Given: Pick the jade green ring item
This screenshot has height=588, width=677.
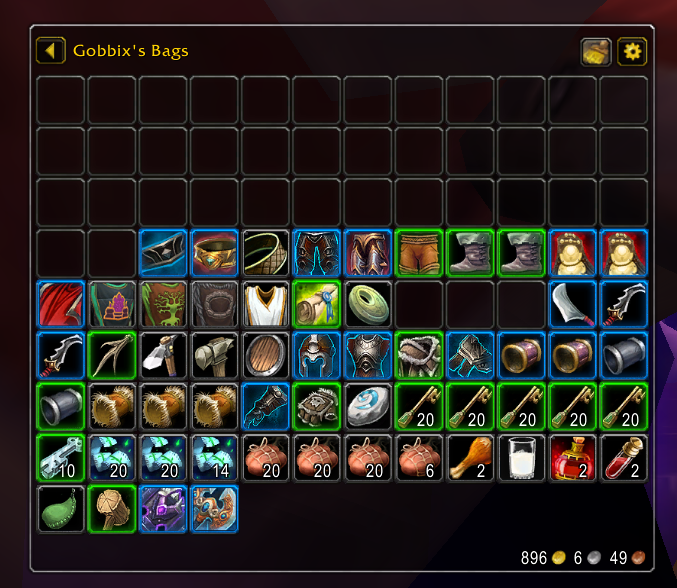Looking at the screenshot, I should click(368, 304).
